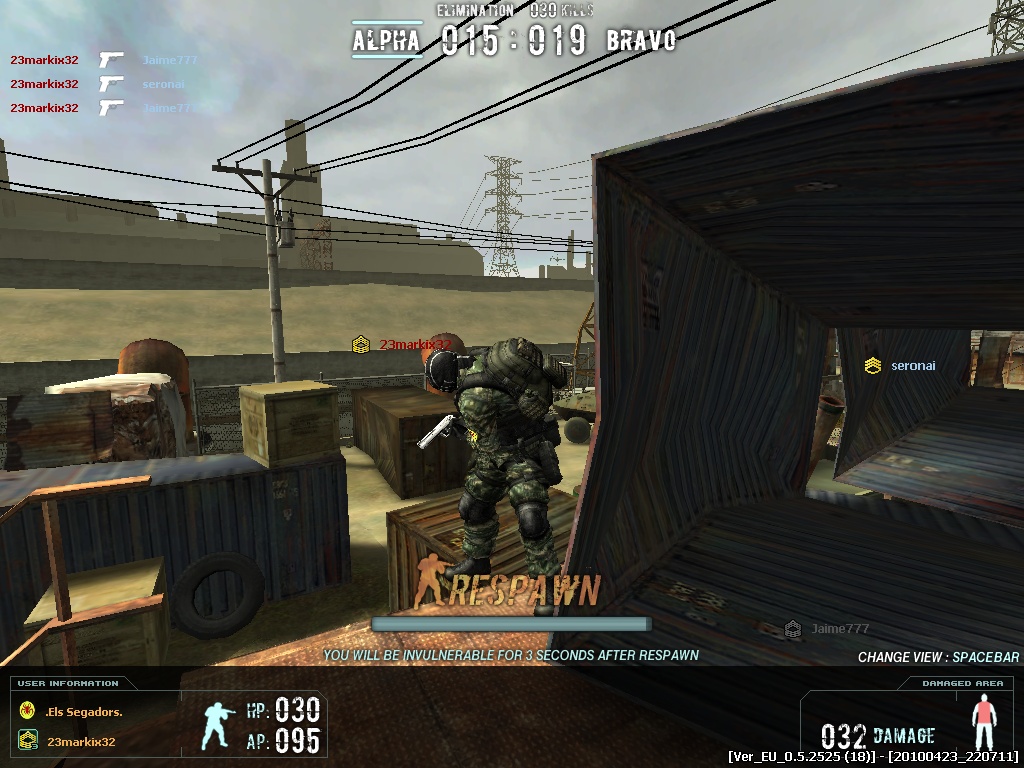The height and width of the screenshot is (768, 1024).
Task: Click the rank badge beside 23markix32 in User Information
Action: point(28,742)
